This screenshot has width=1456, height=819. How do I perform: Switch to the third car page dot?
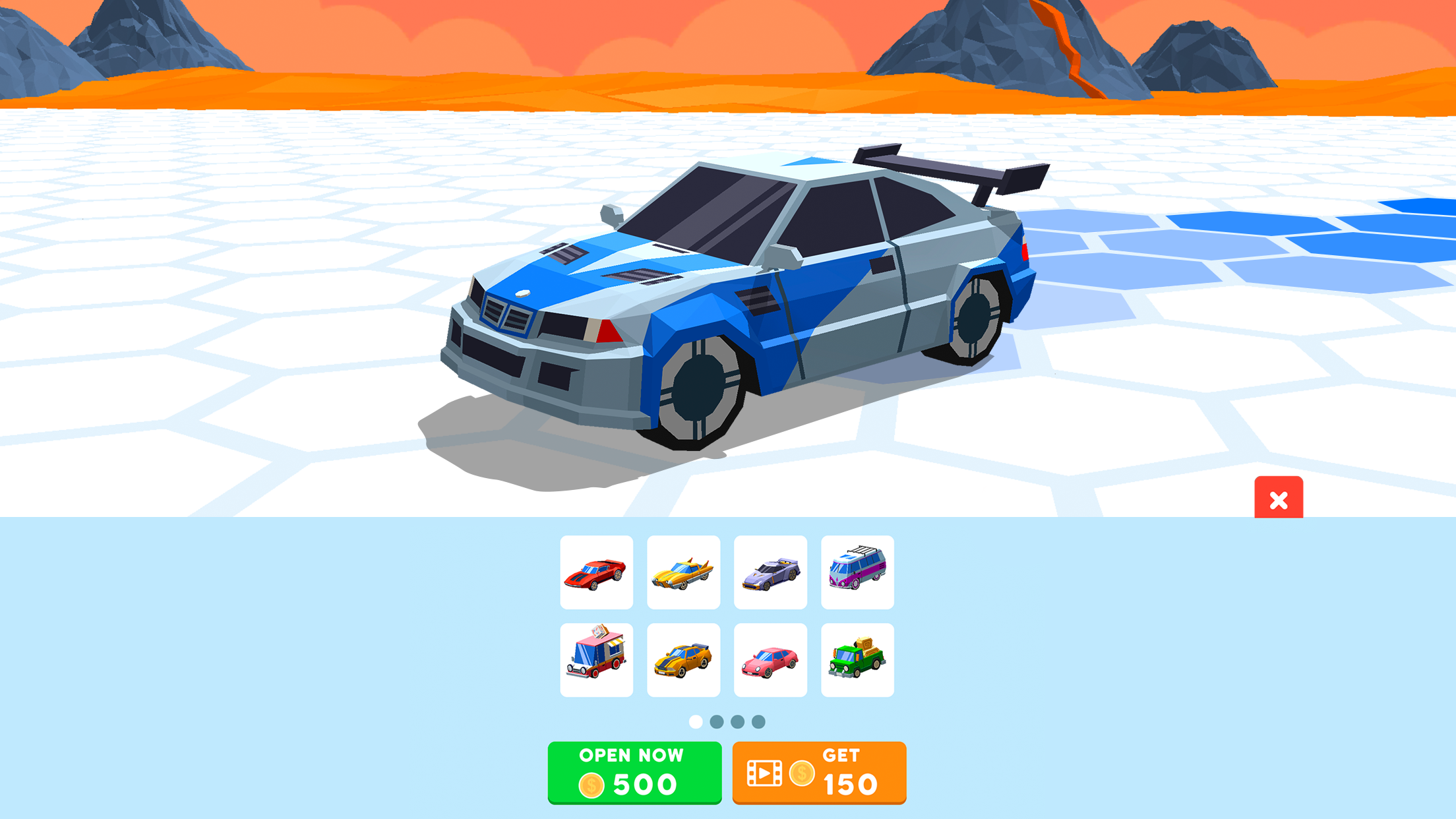coord(738,722)
